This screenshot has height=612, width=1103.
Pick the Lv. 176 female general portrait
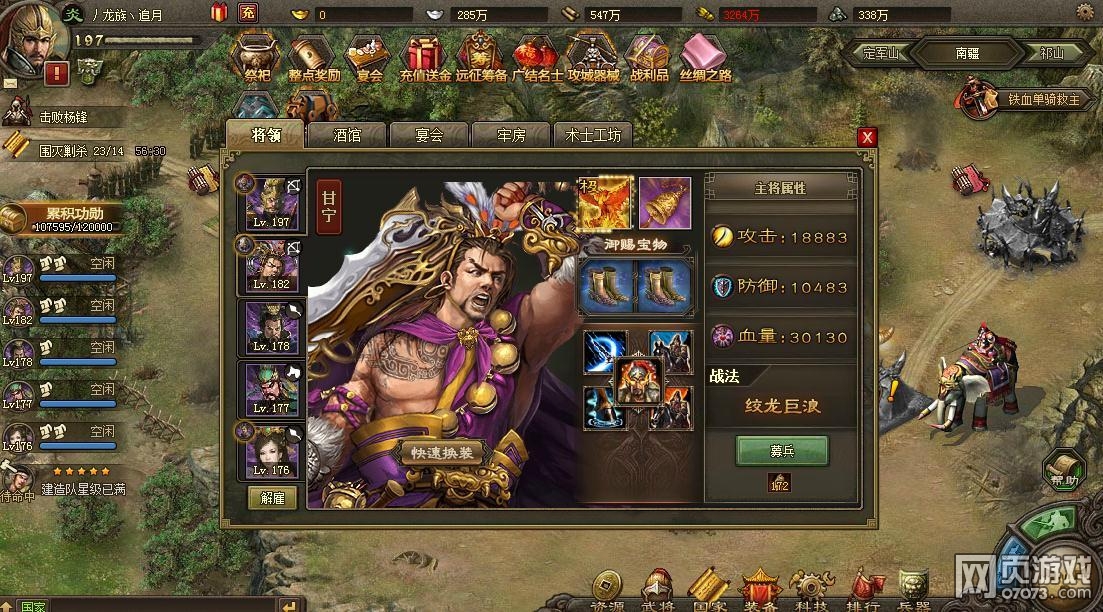272,452
